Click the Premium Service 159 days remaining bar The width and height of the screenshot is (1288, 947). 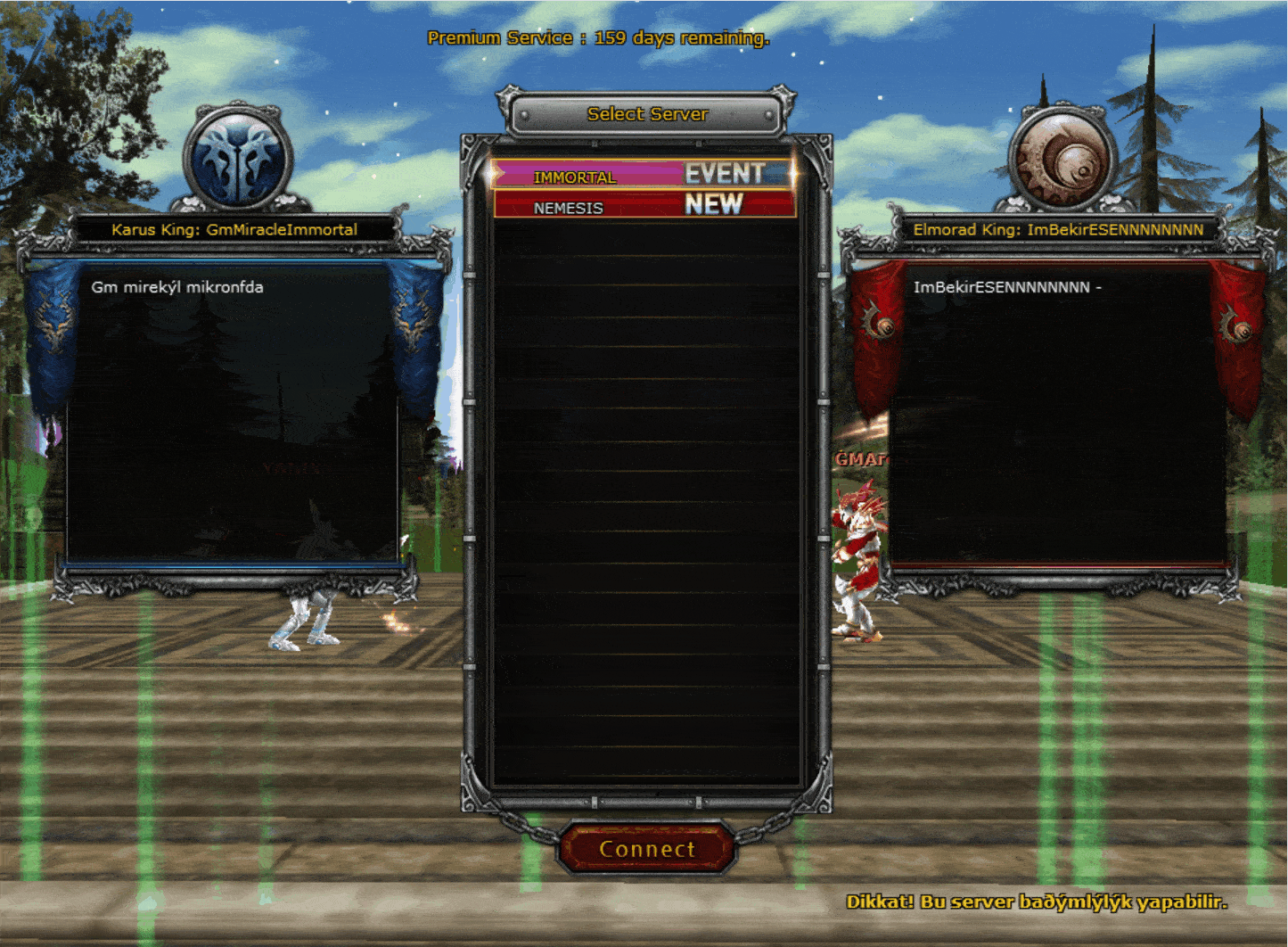598,37
